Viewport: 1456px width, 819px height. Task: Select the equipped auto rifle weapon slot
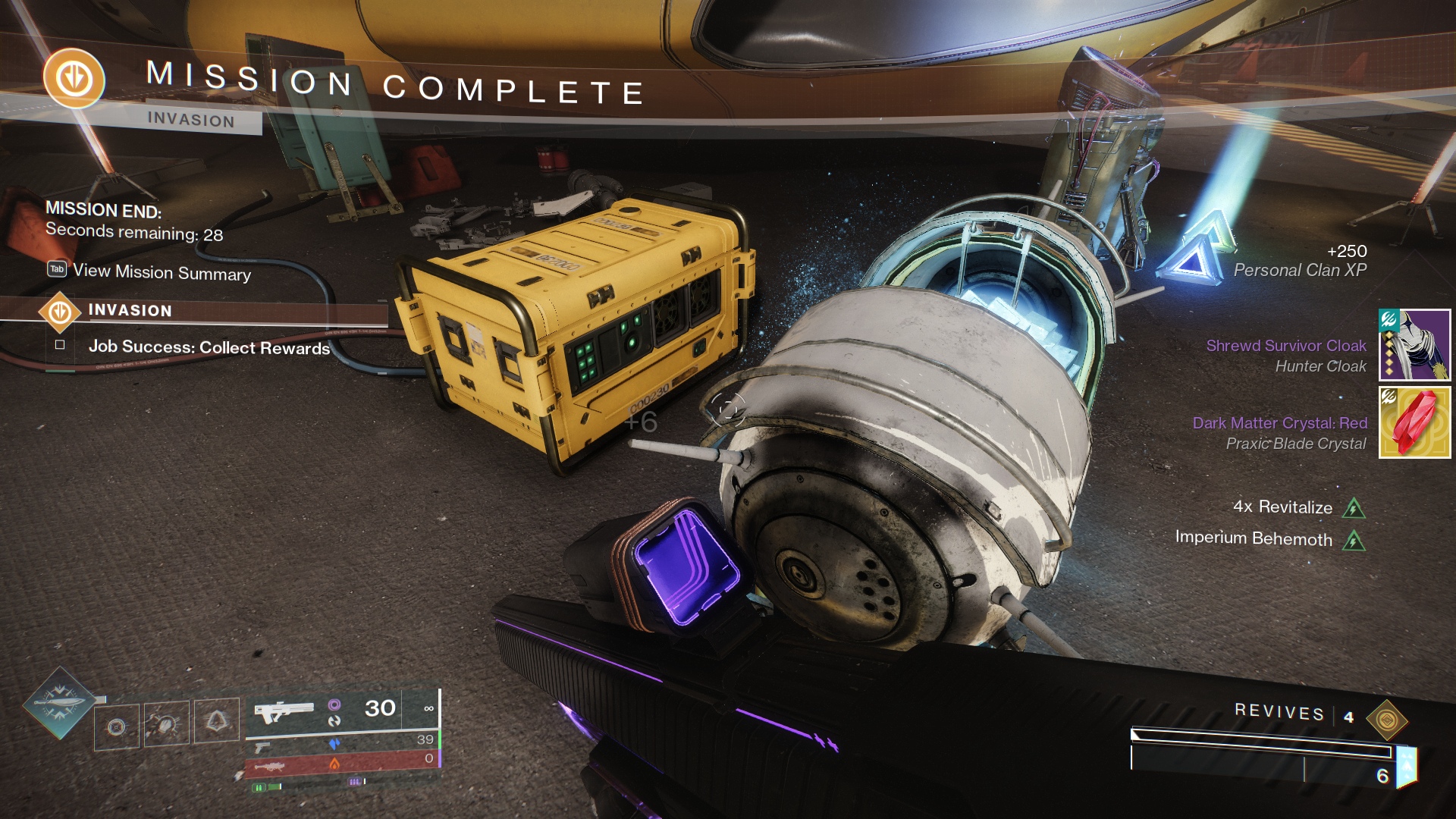[x=284, y=712]
